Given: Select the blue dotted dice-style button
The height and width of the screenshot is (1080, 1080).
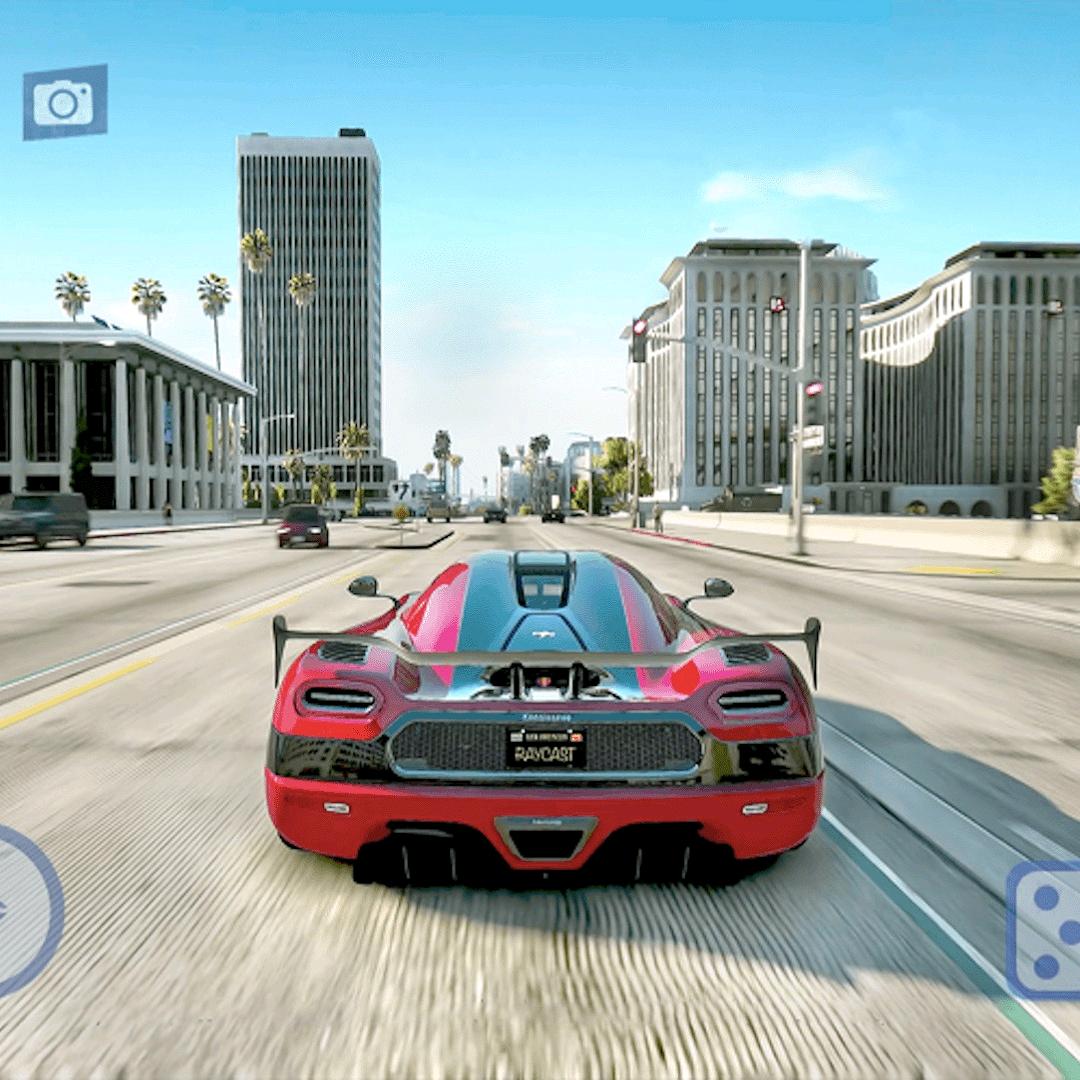Looking at the screenshot, I should [x=1045, y=931].
